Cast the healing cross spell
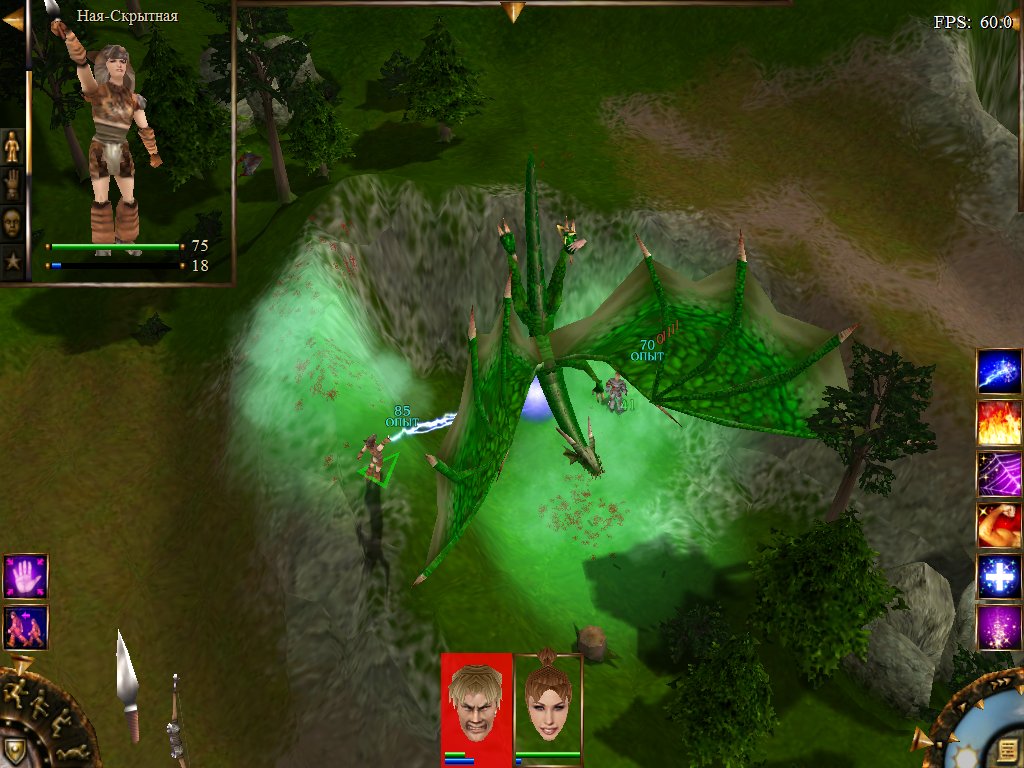Screen dimensions: 1024x768 [x=999, y=577]
